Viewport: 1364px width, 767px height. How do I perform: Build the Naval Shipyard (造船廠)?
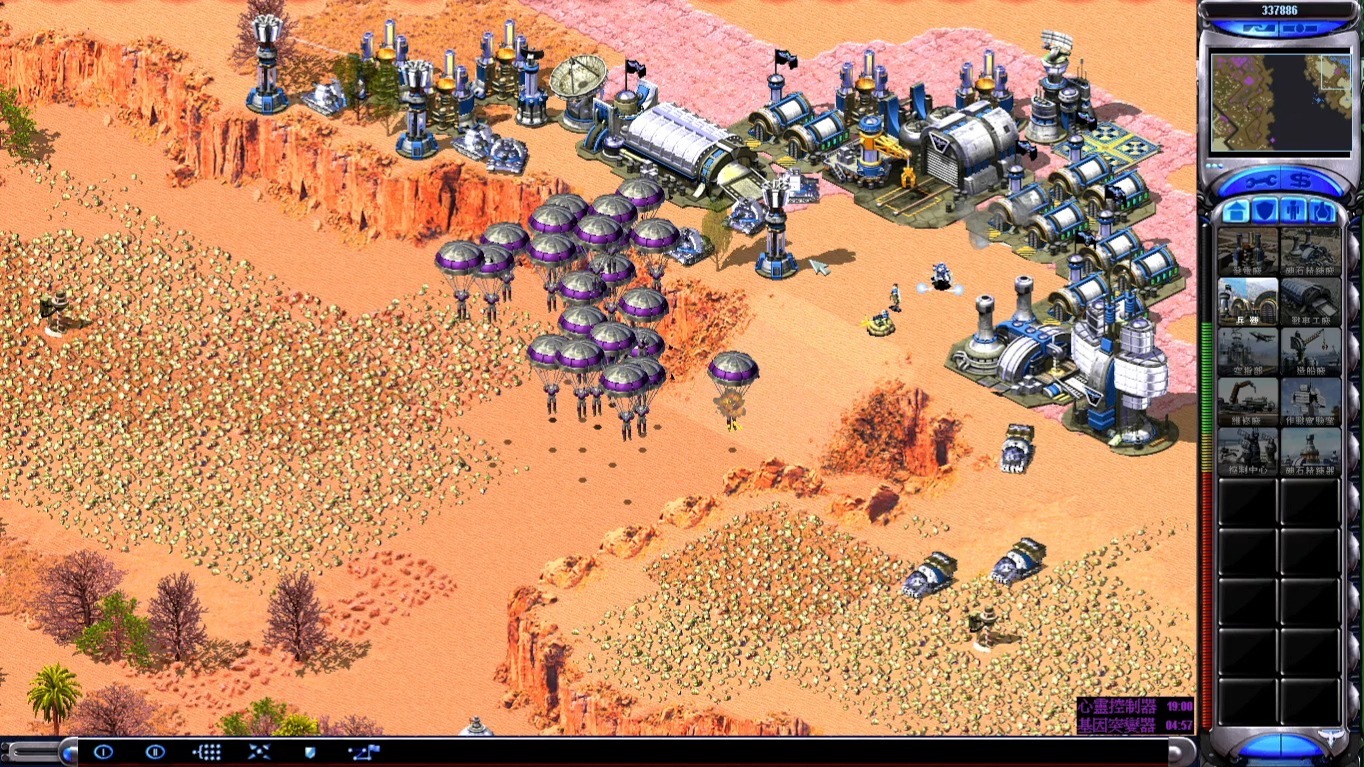click(x=1310, y=351)
